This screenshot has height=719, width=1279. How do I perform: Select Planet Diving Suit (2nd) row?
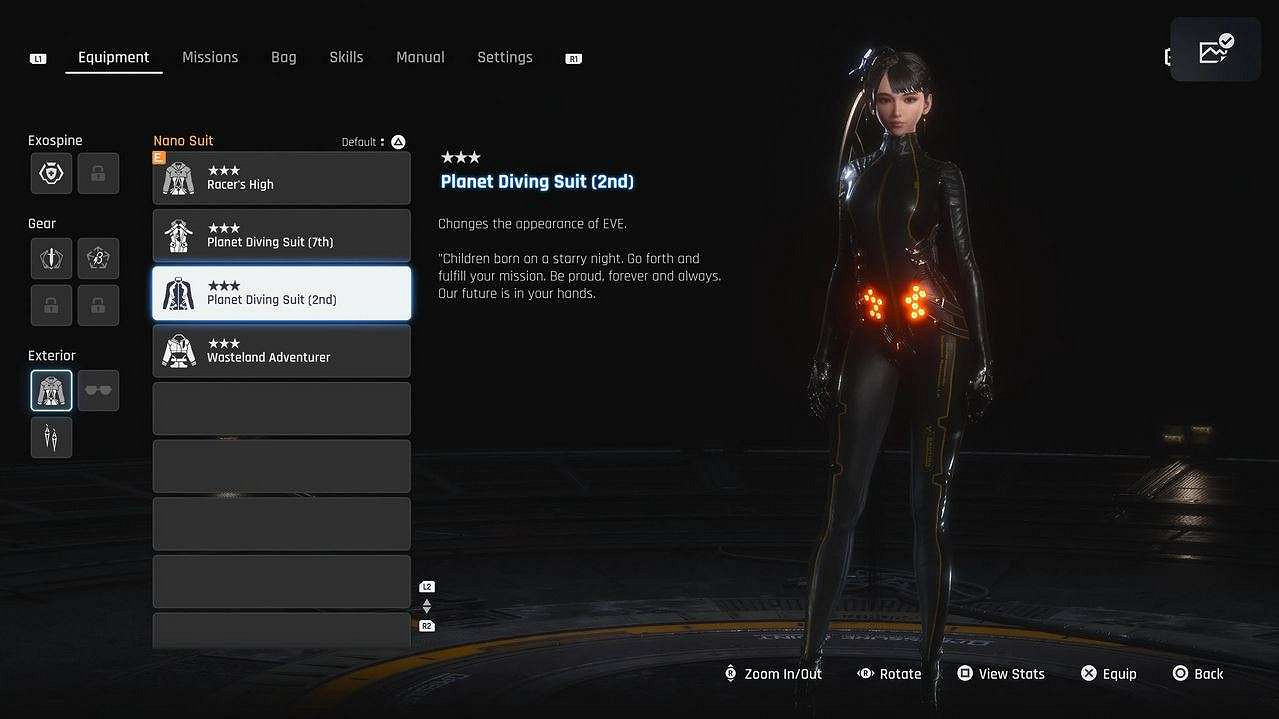click(x=281, y=293)
